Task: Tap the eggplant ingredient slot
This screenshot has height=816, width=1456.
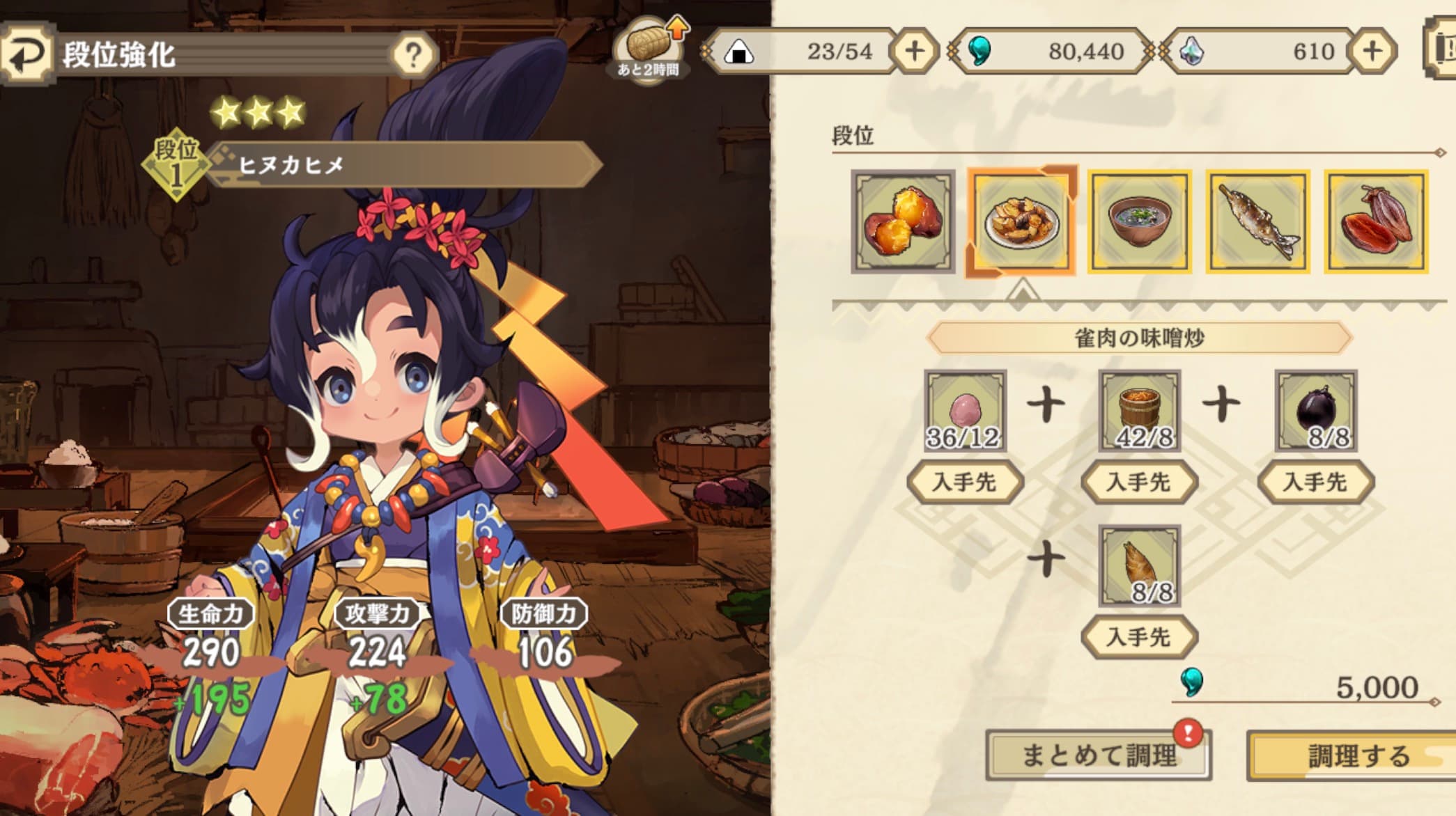Action: click(x=1315, y=411)
